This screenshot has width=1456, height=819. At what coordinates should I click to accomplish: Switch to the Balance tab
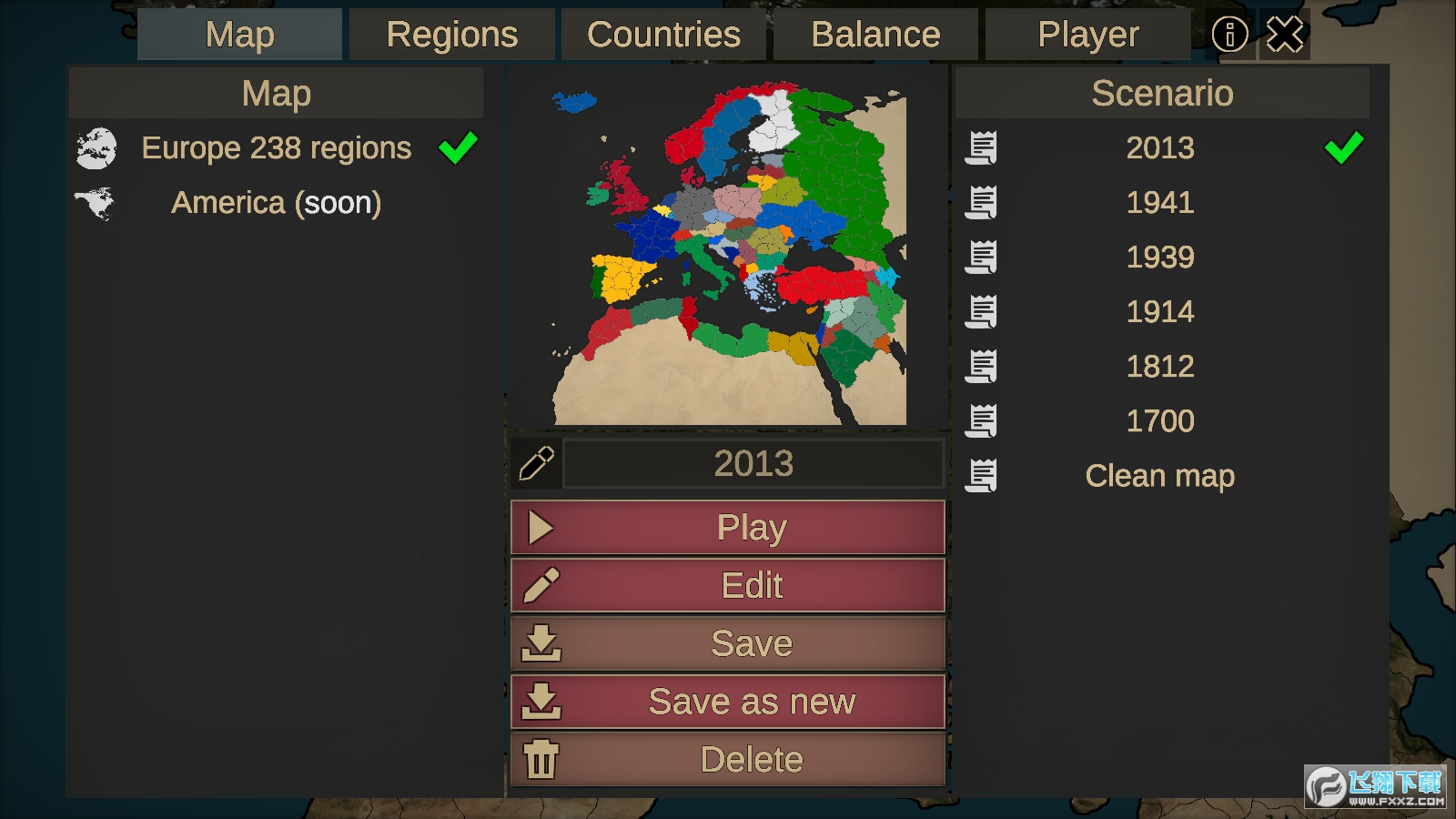click(875, 34)
